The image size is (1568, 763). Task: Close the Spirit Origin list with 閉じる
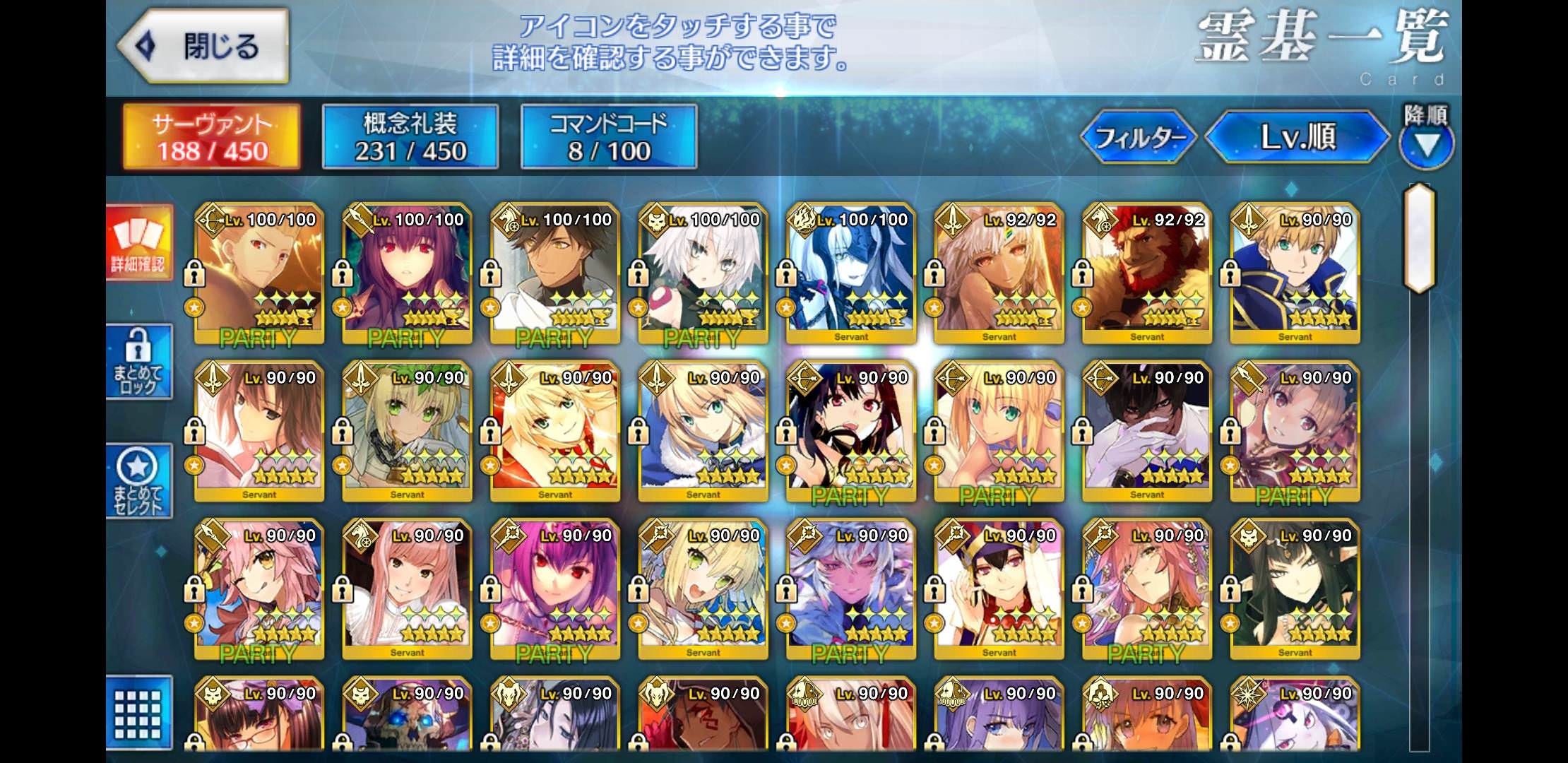tap(203, 47)
